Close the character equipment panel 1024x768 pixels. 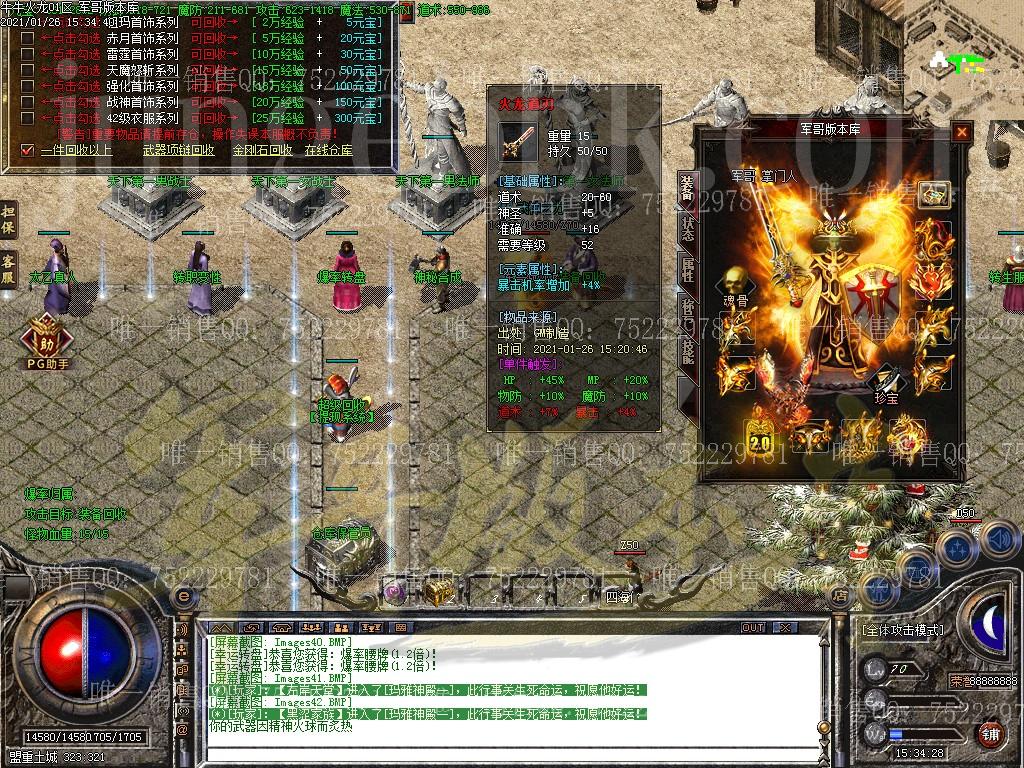(961, 131)
